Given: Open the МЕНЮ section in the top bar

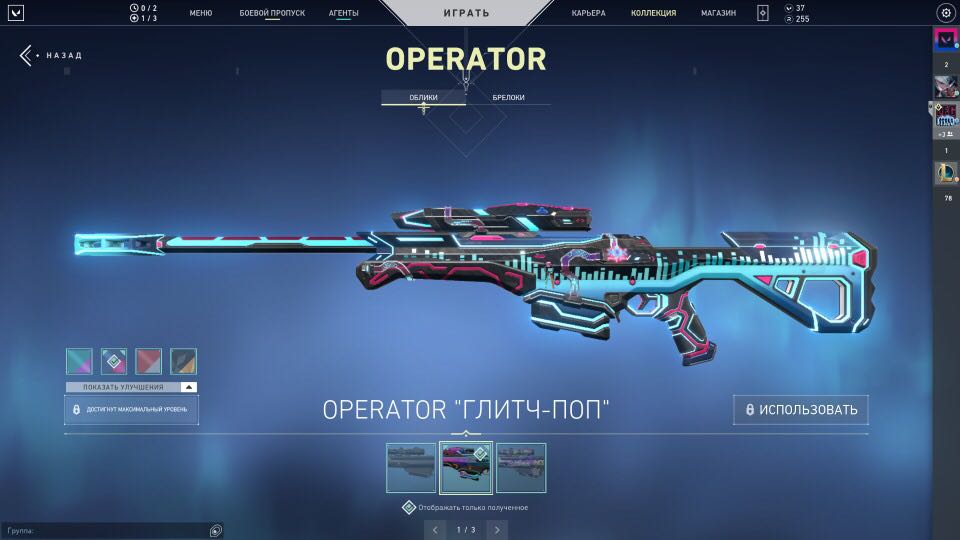Looking at the screenshot, I should pyautogui.click(x=200, y=13).
